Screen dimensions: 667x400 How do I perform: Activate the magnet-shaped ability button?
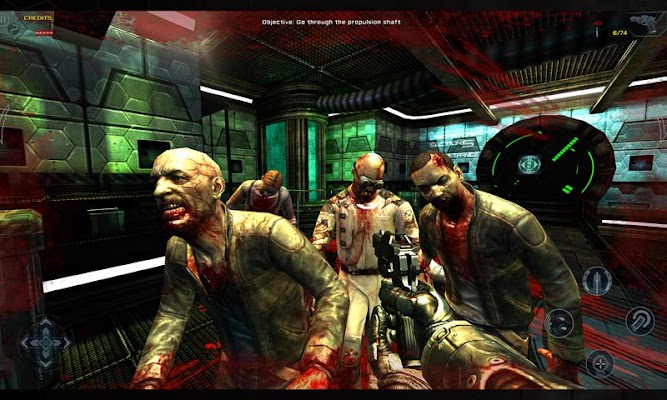click(640, 320)
